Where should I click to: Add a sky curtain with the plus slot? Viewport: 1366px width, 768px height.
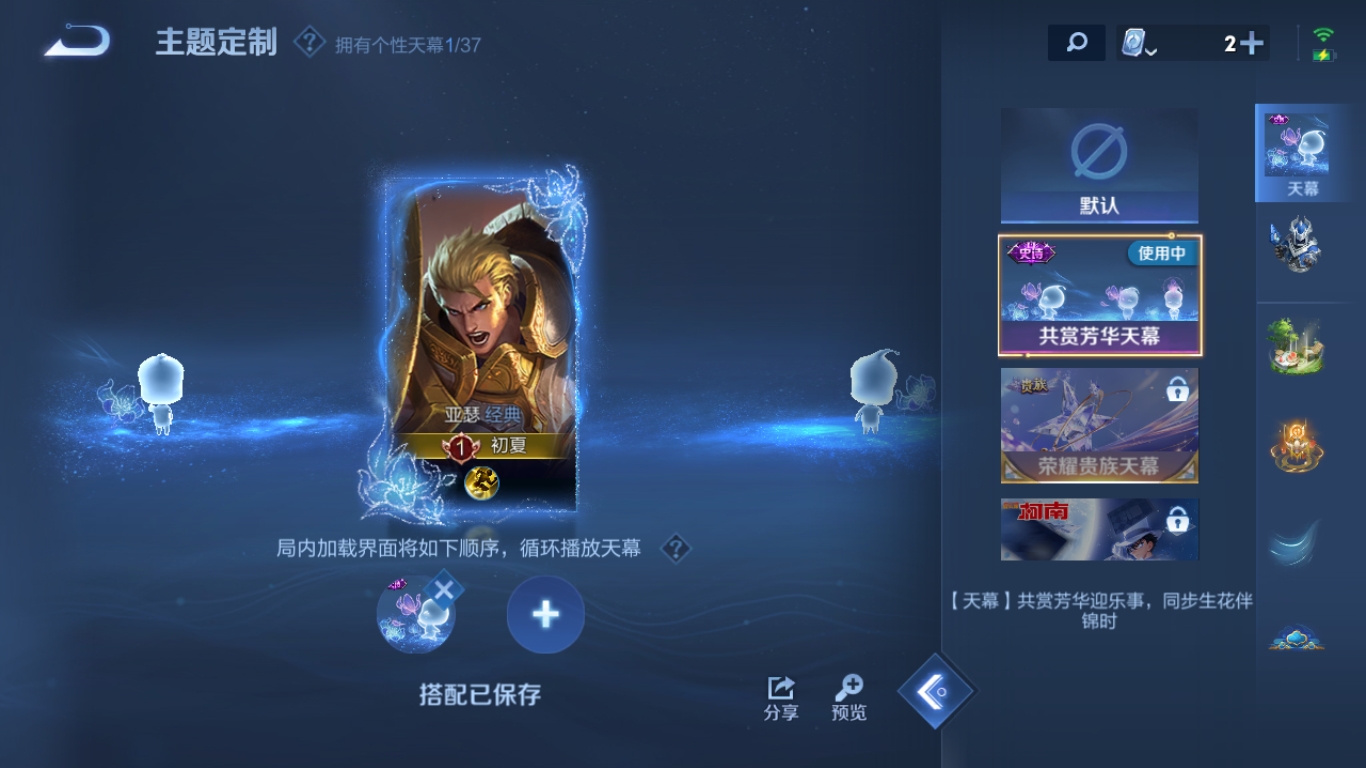click(x=545, y=615)
